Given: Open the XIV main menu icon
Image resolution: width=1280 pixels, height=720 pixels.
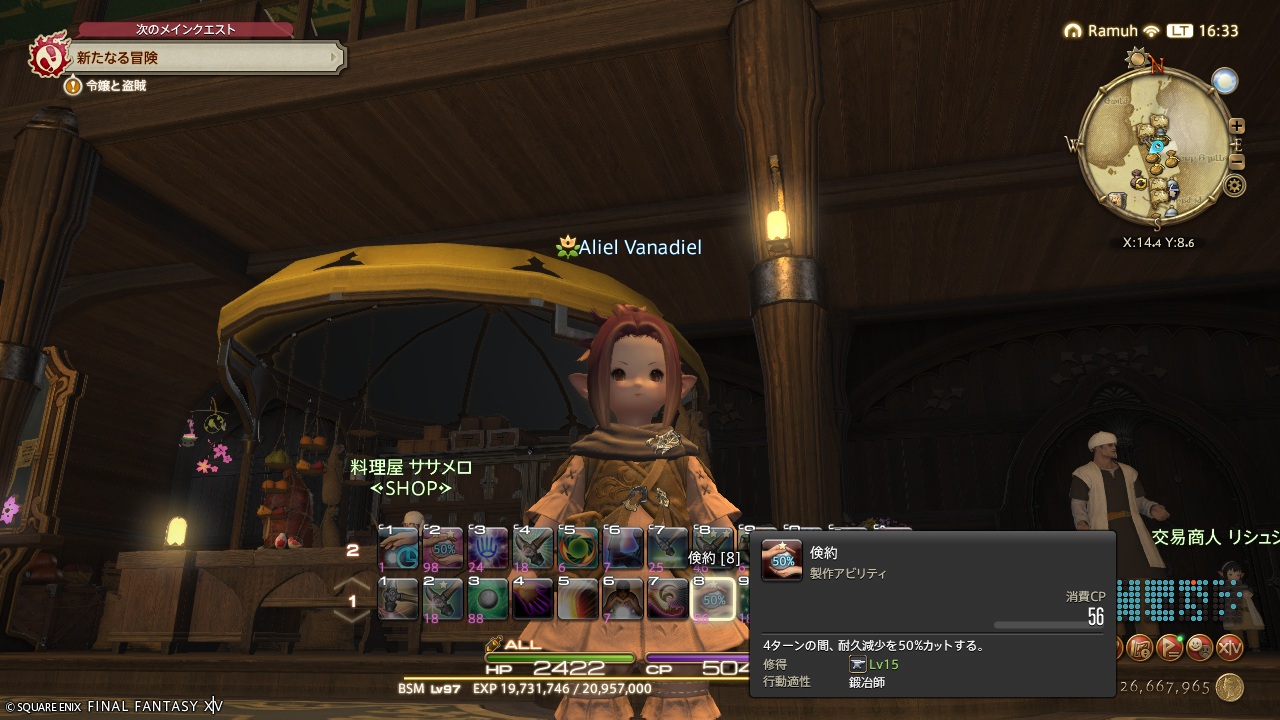Looking at the screenshot, I should pos(1230,648).
